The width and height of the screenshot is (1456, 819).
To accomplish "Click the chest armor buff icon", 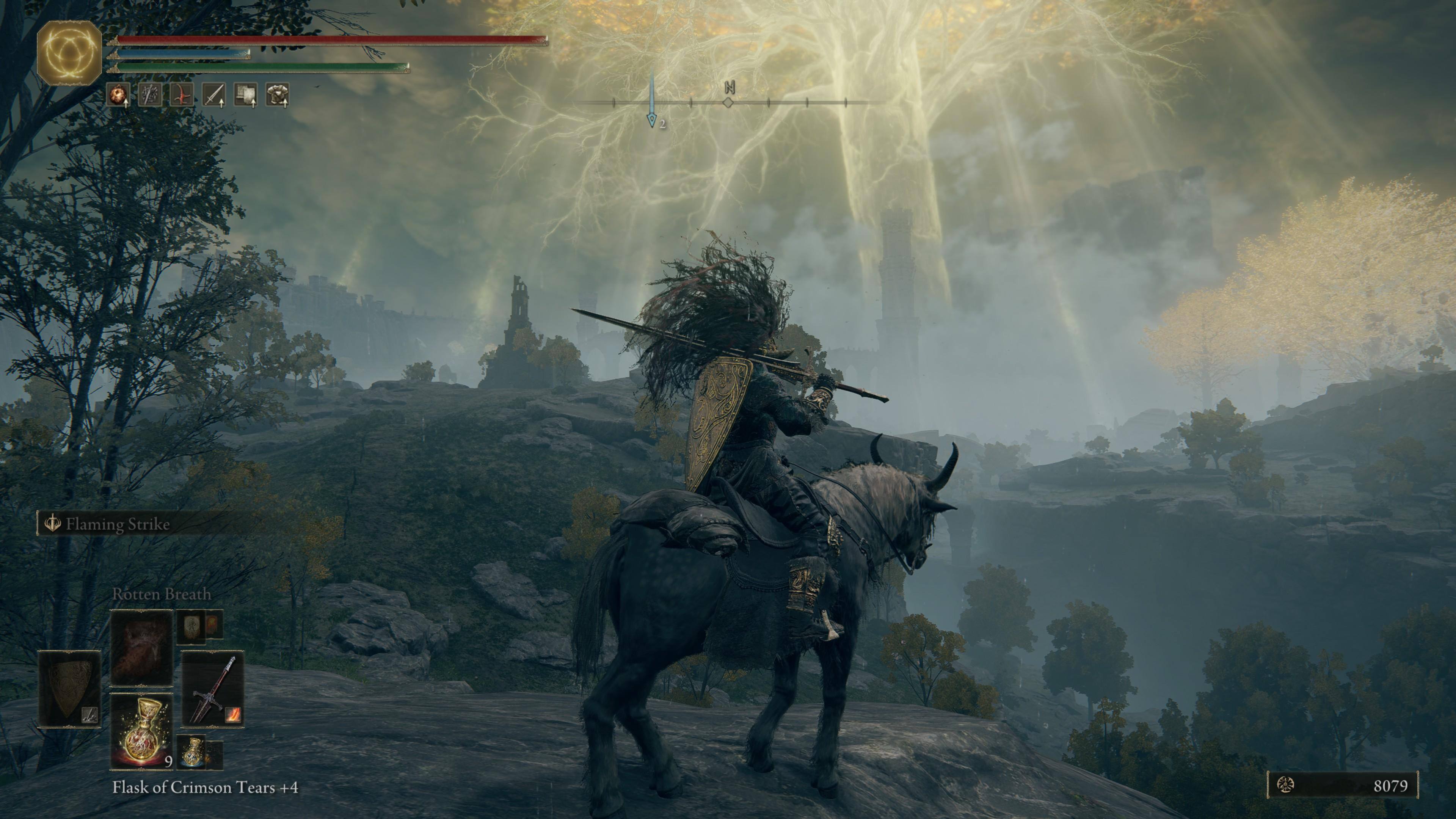I will 277,94.
